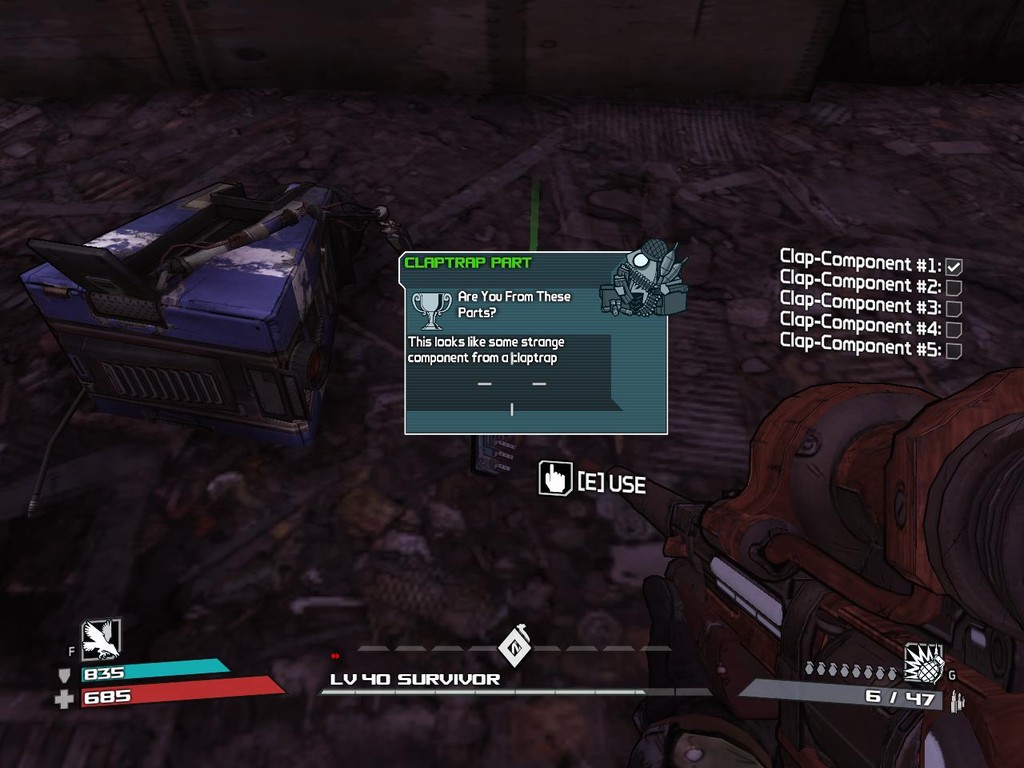Click the trophy icon in Claptrap Part card
1024x768 pixels.
click(432, 310)
